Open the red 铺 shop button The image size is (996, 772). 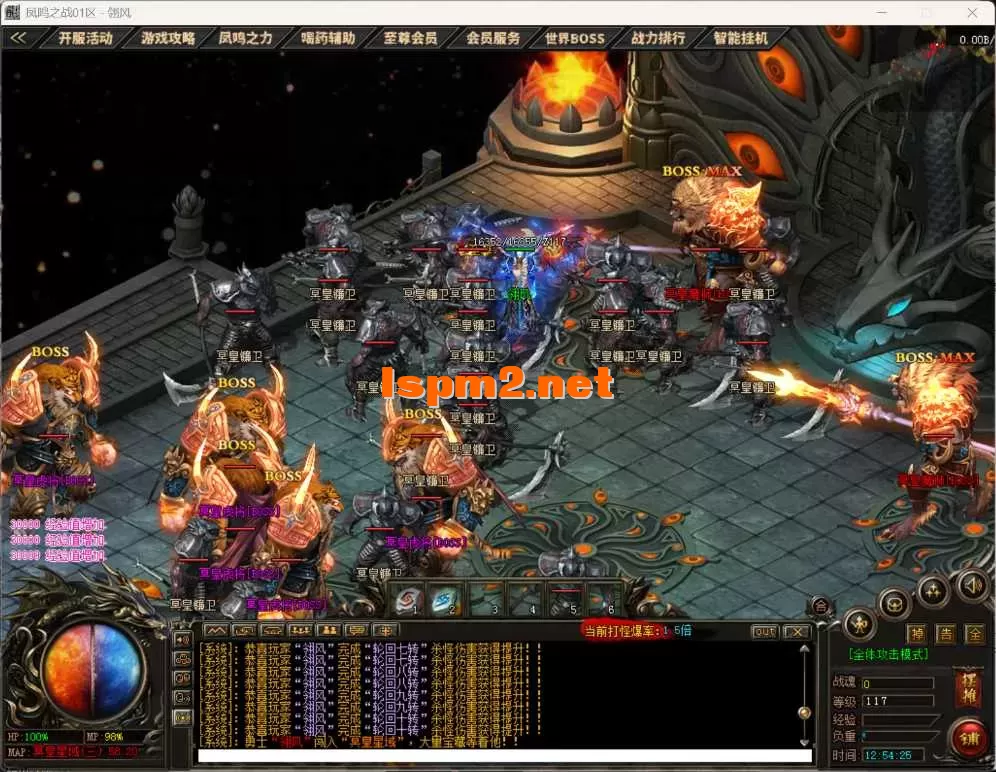[968, 739]
